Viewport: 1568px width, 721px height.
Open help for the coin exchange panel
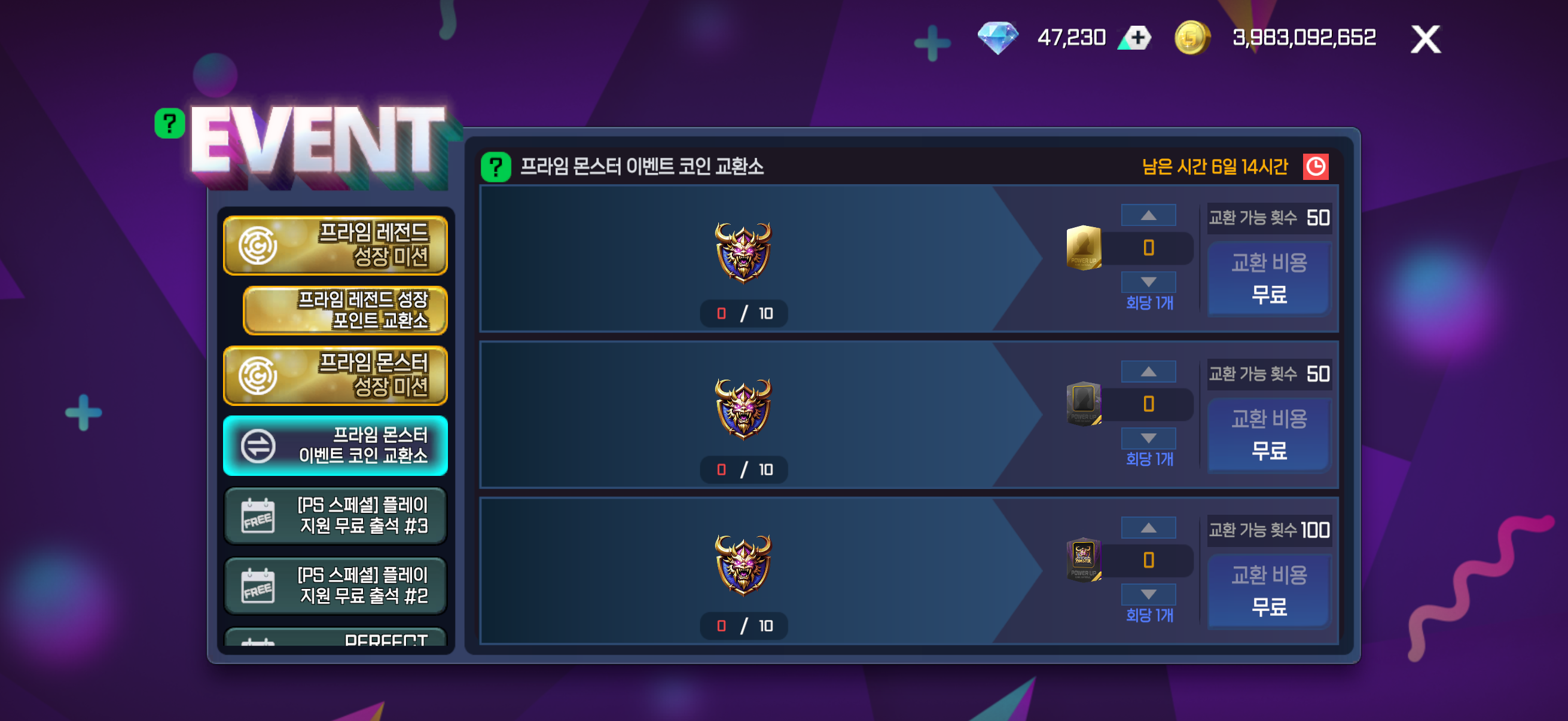point(496,167)
